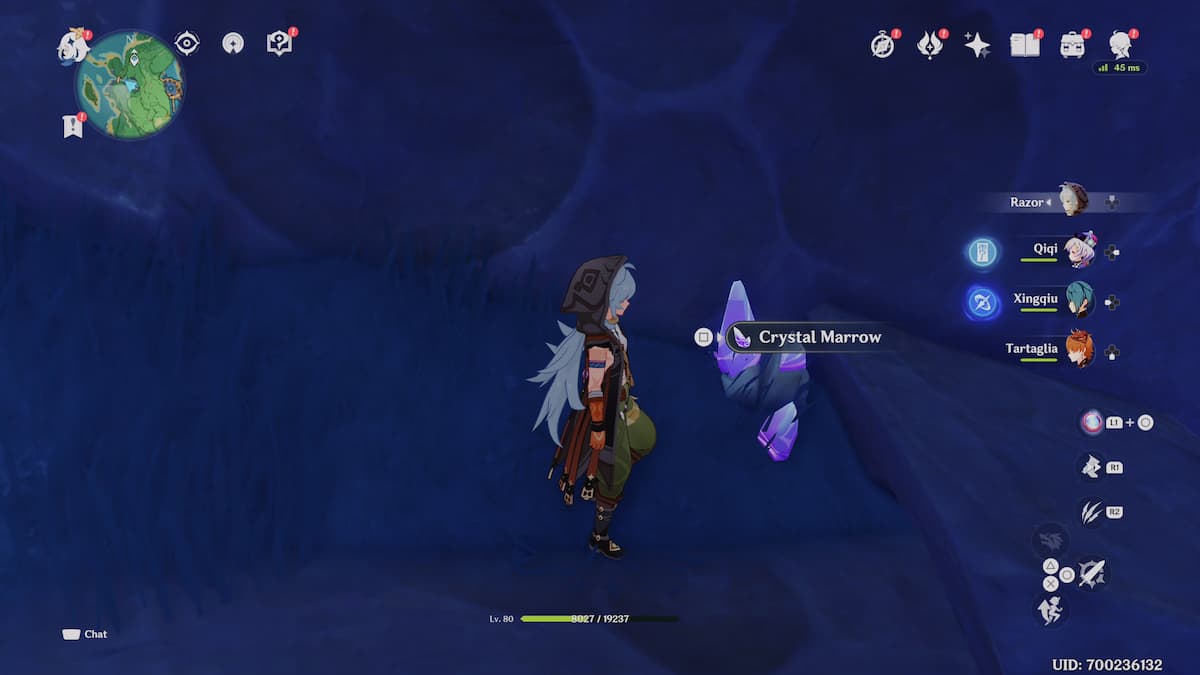Open the Paimon menu icon
1200x675 pixels.
pyautogui.click(x=73, y=46)
